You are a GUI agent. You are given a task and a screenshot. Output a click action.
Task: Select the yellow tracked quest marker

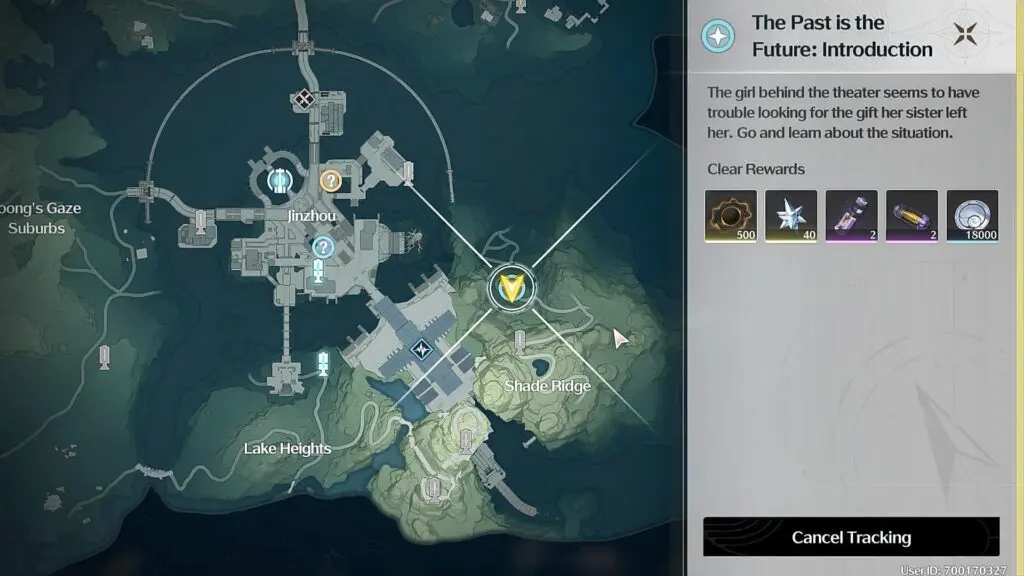coord(512,288)
